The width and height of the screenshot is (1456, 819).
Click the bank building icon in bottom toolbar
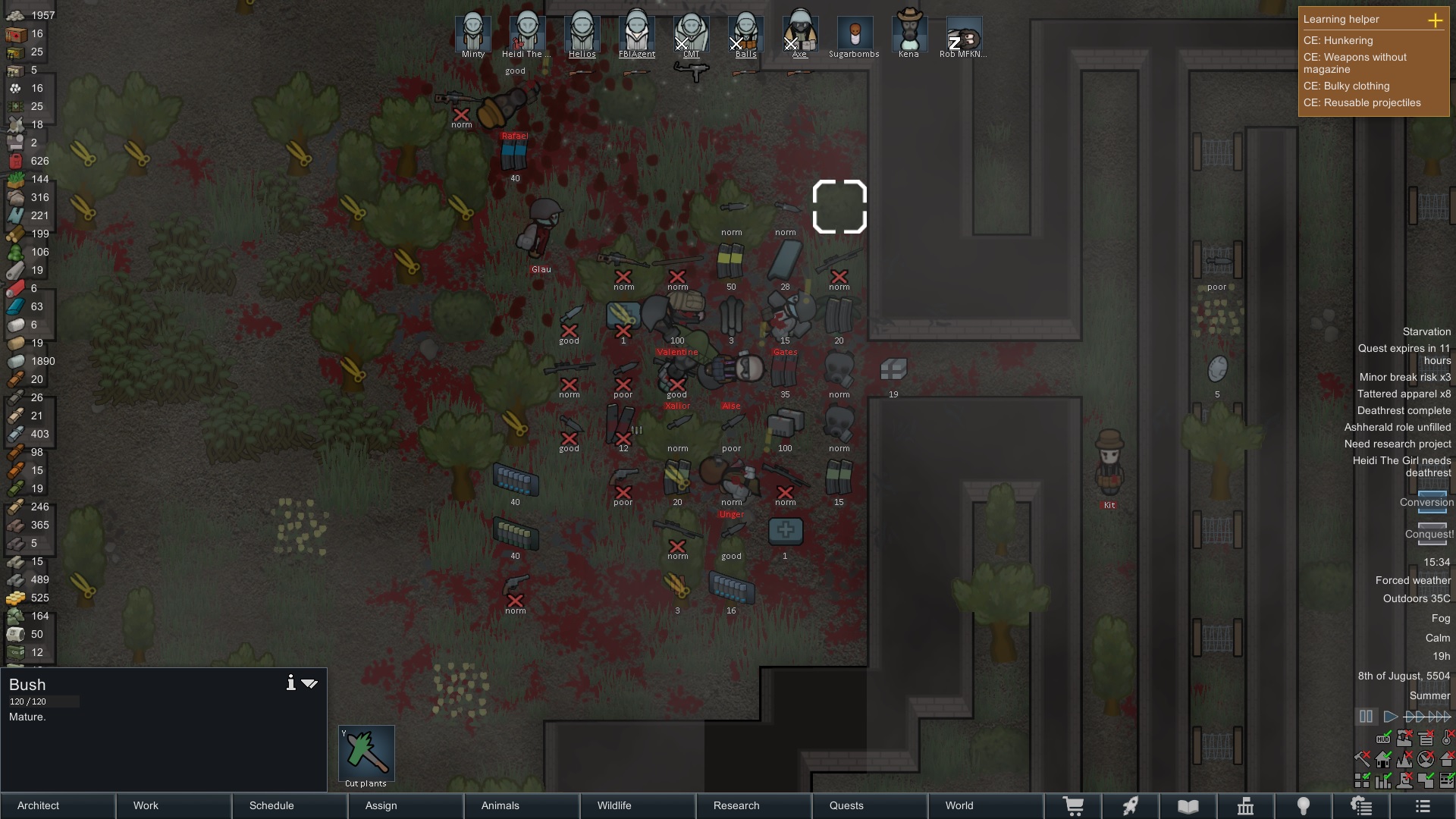tap(1246, 805)
